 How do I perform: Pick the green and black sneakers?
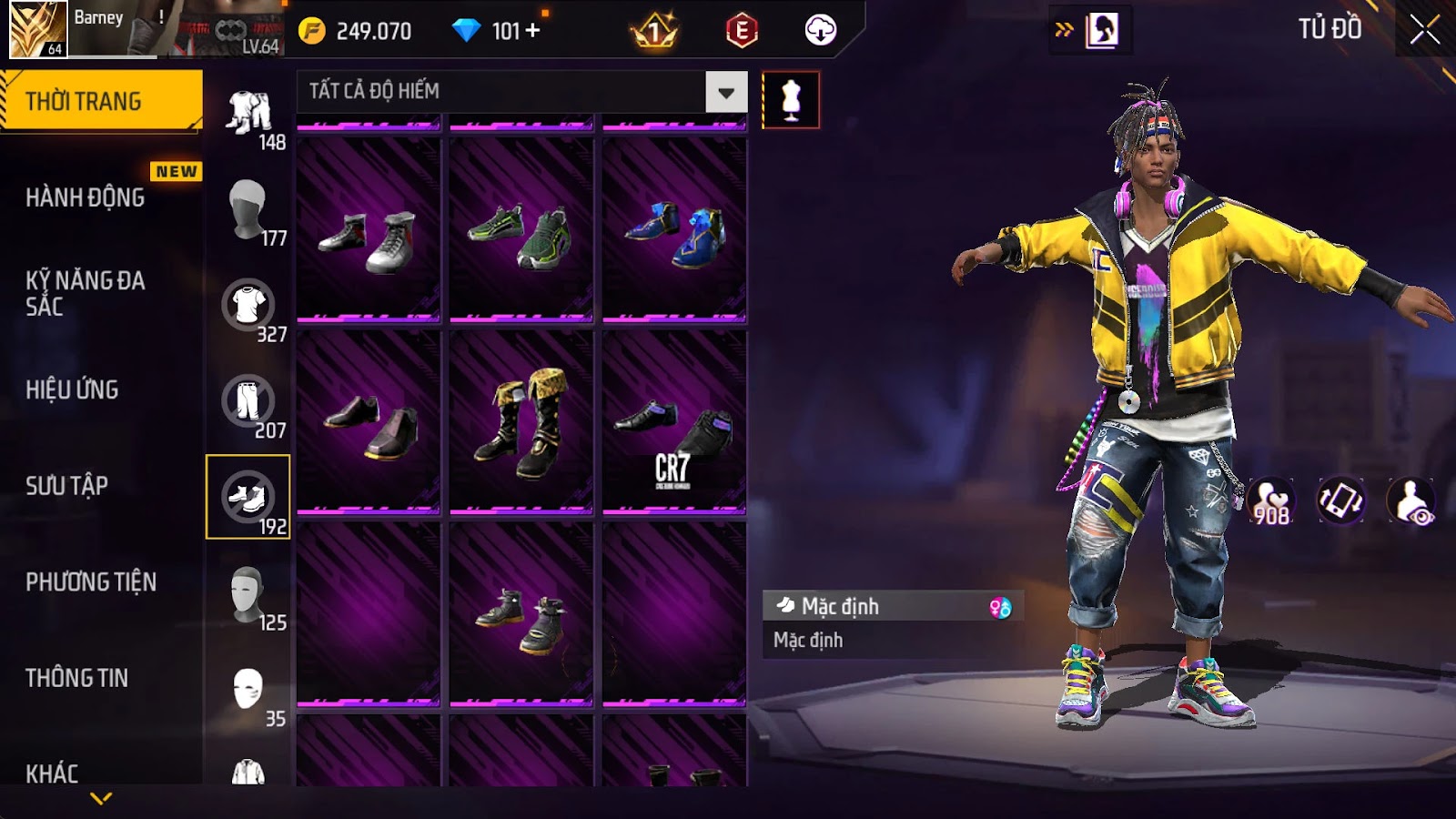point(521,230)
